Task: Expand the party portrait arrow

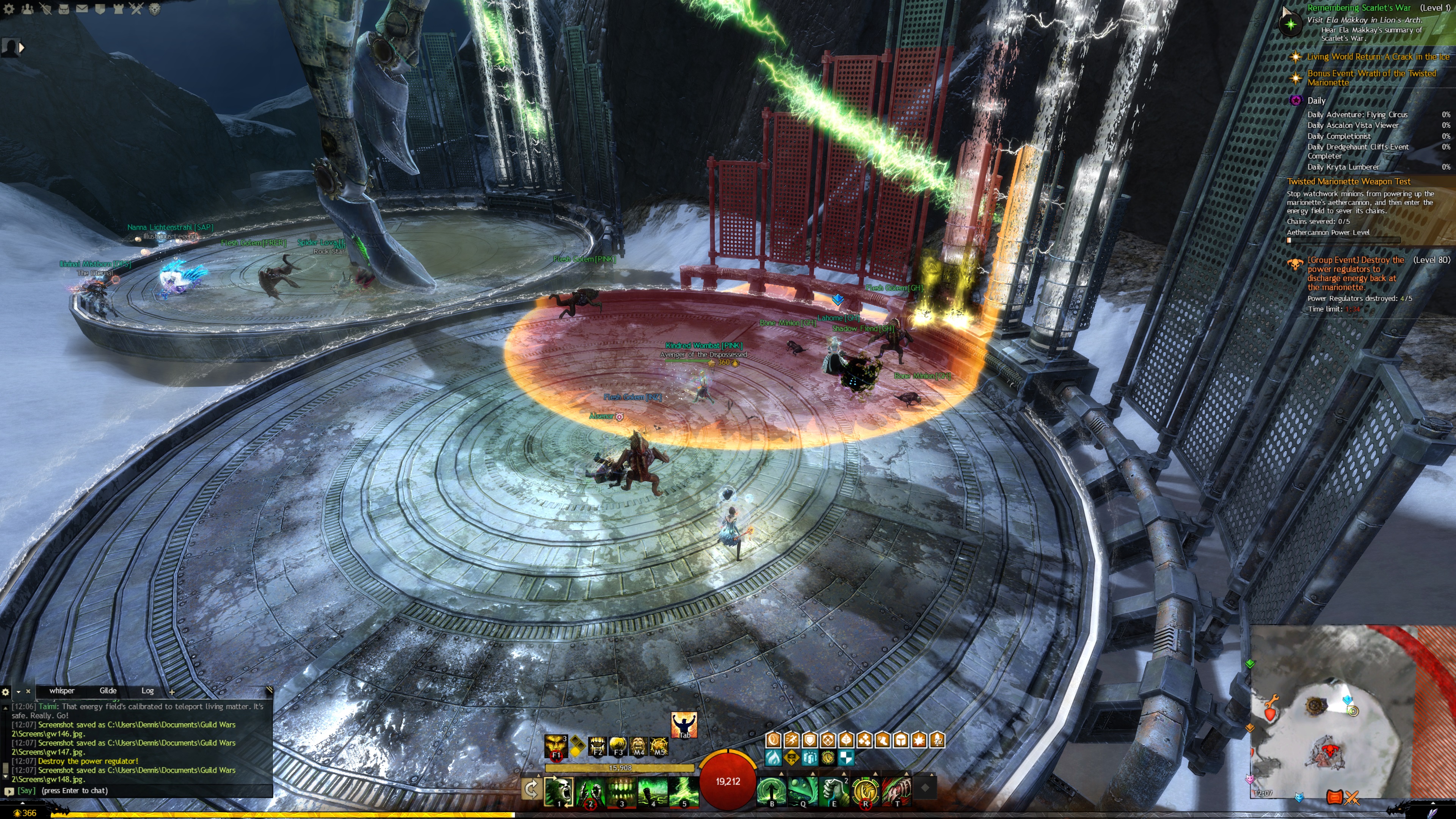Action: (22, 48)
